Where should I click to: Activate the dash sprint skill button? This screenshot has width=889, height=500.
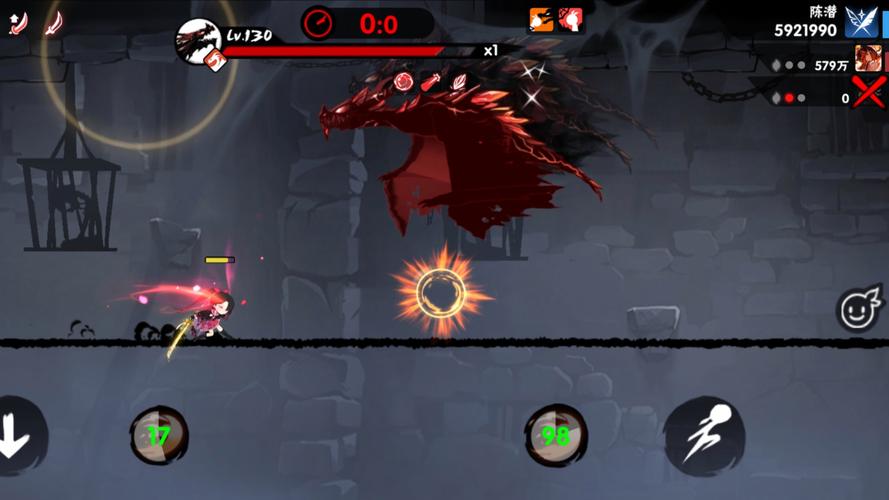[x=704, y=437]
